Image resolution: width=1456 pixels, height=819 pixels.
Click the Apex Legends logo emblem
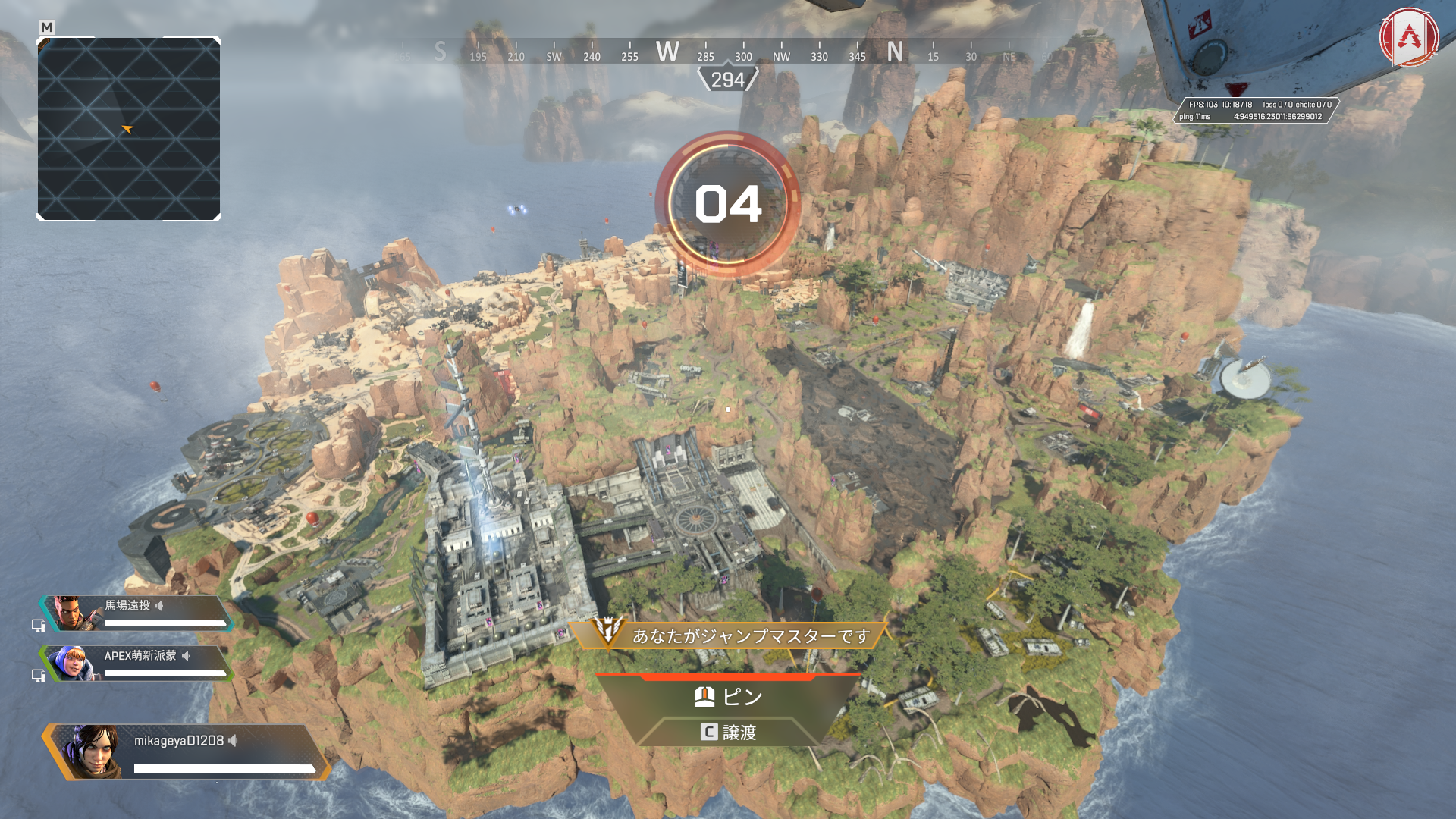tap(1409, 37)
